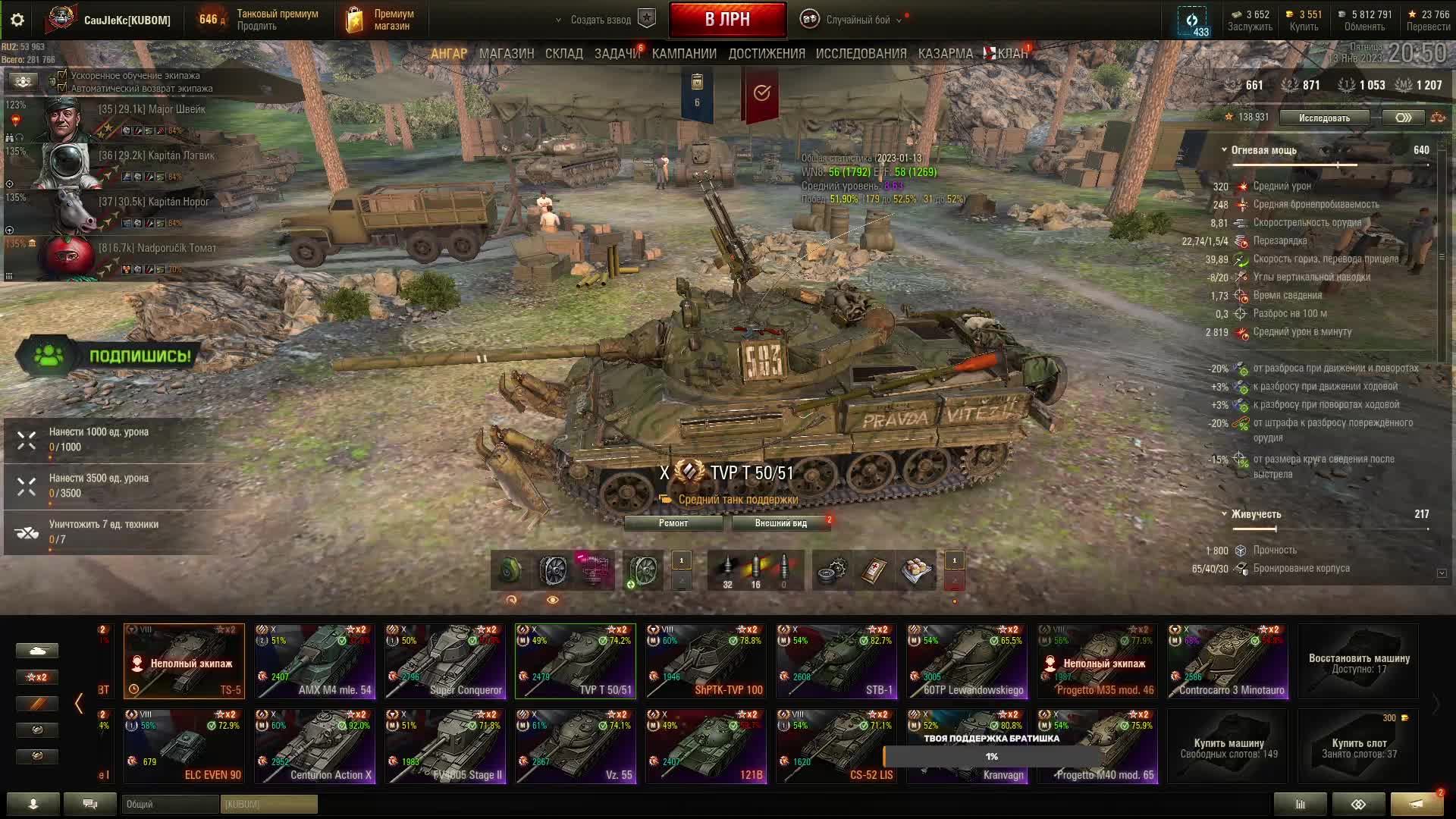
Task: Open Внешний вид customization
Action: point(780,523)
